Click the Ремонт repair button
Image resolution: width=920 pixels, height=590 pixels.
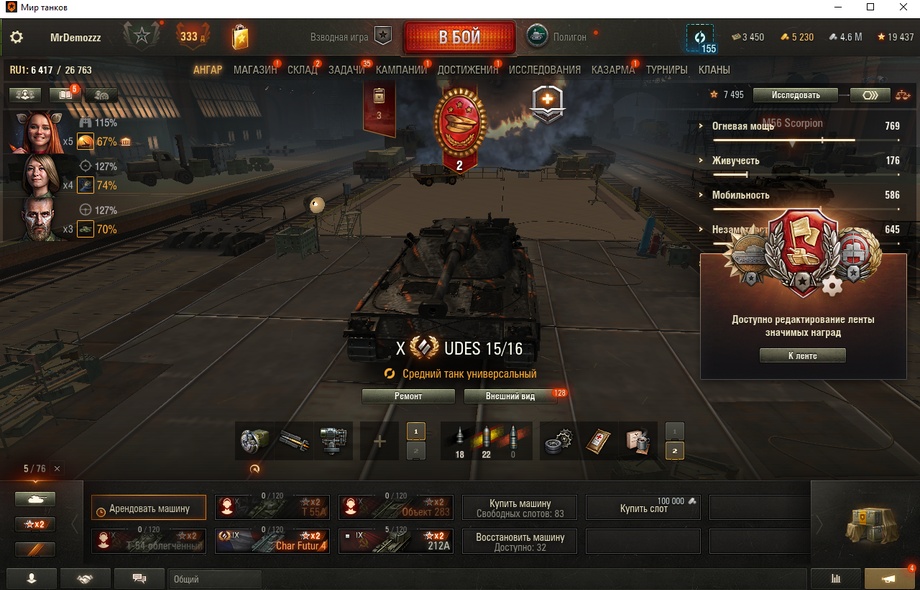point(408,396)
